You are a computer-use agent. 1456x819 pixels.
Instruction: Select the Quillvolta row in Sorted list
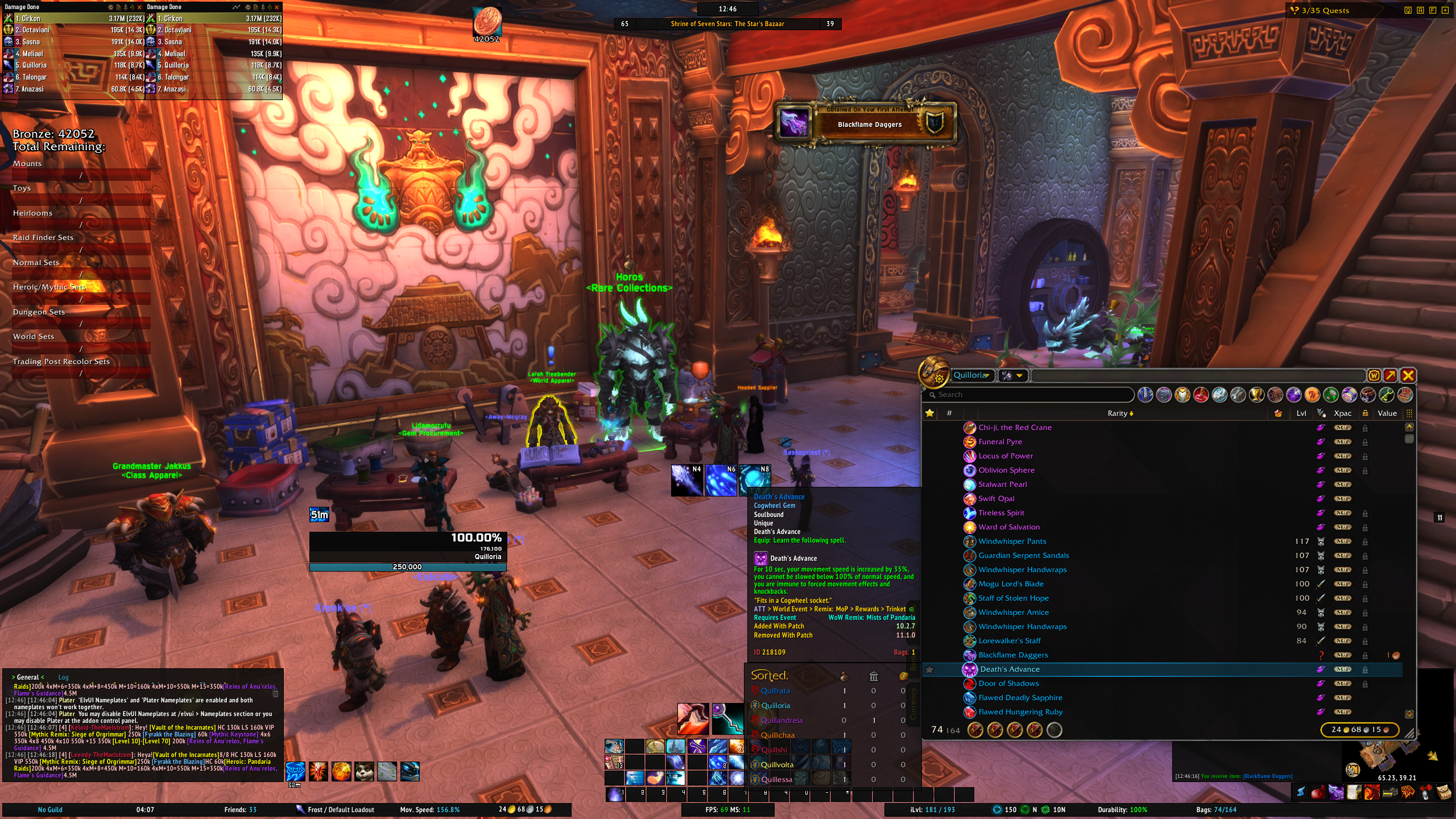click(777, 765)
